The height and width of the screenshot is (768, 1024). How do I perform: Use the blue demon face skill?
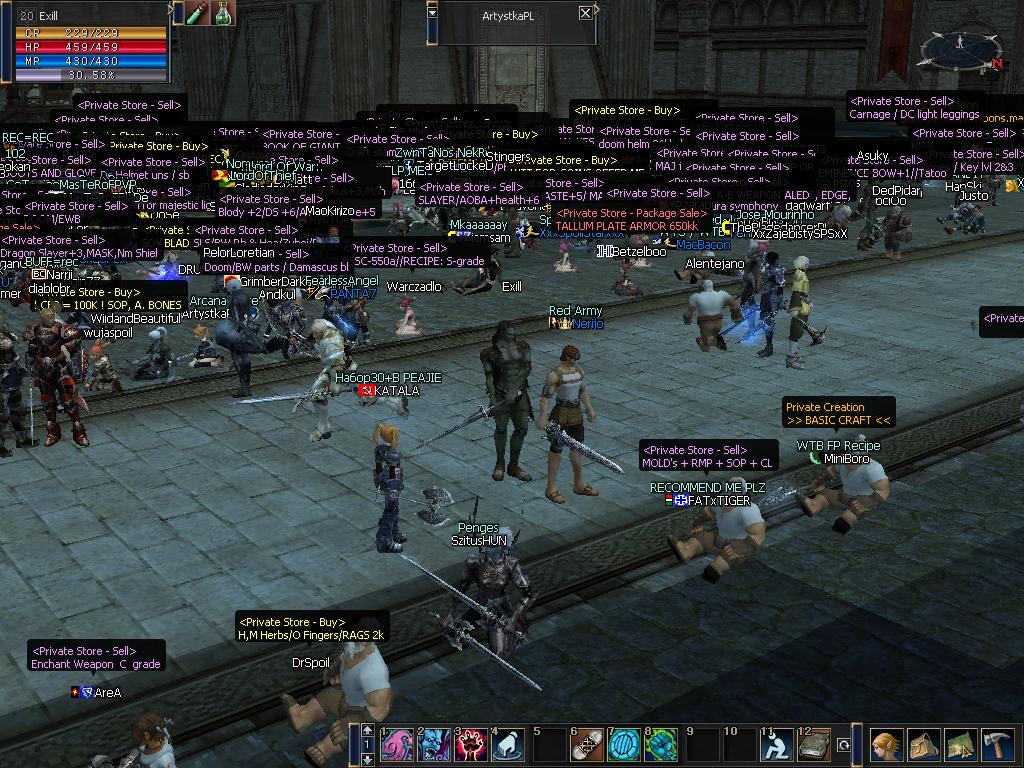tap(435, 745)
